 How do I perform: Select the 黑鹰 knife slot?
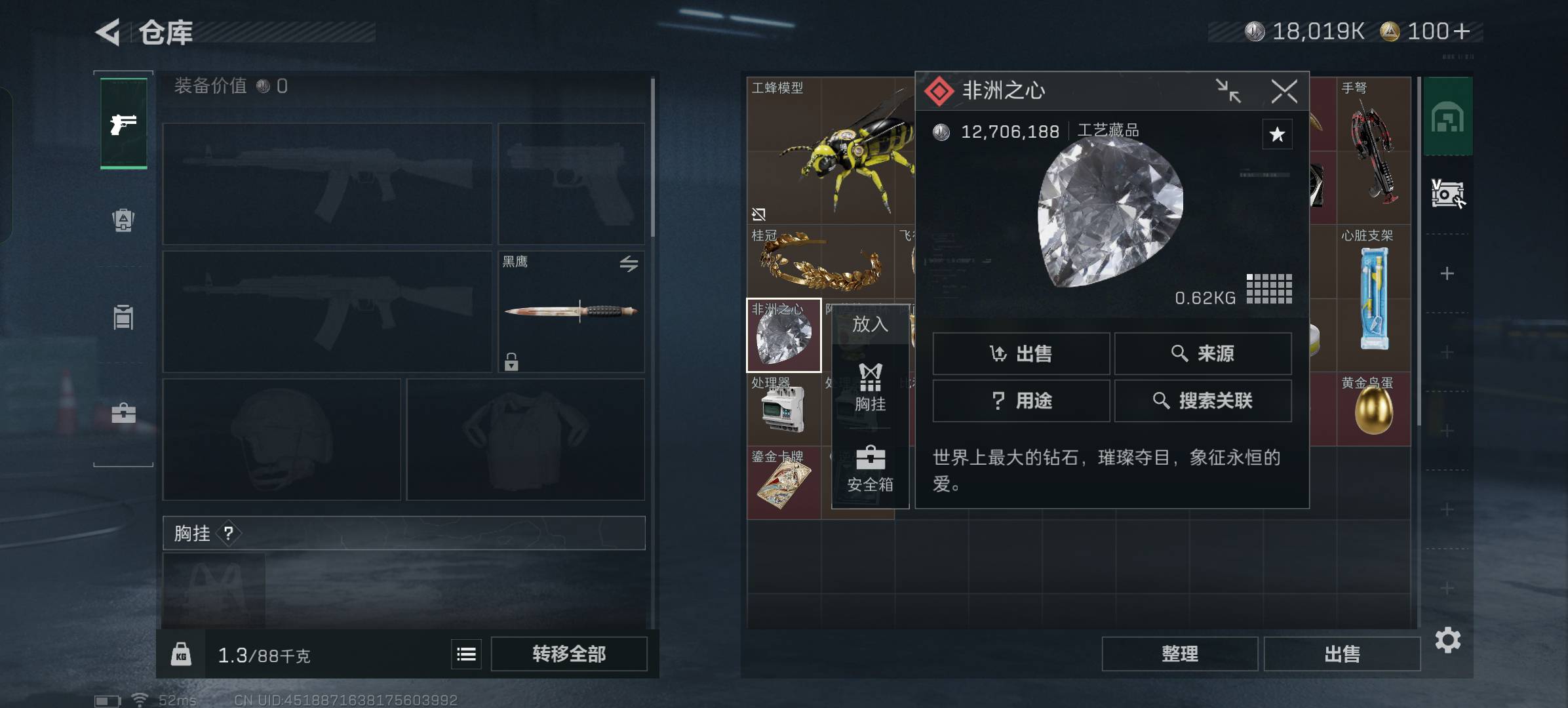click(570, 311)
